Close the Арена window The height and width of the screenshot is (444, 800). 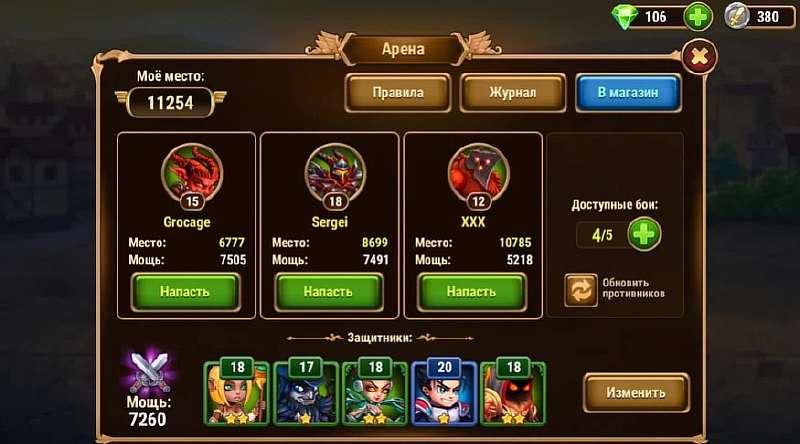(699, 54)
